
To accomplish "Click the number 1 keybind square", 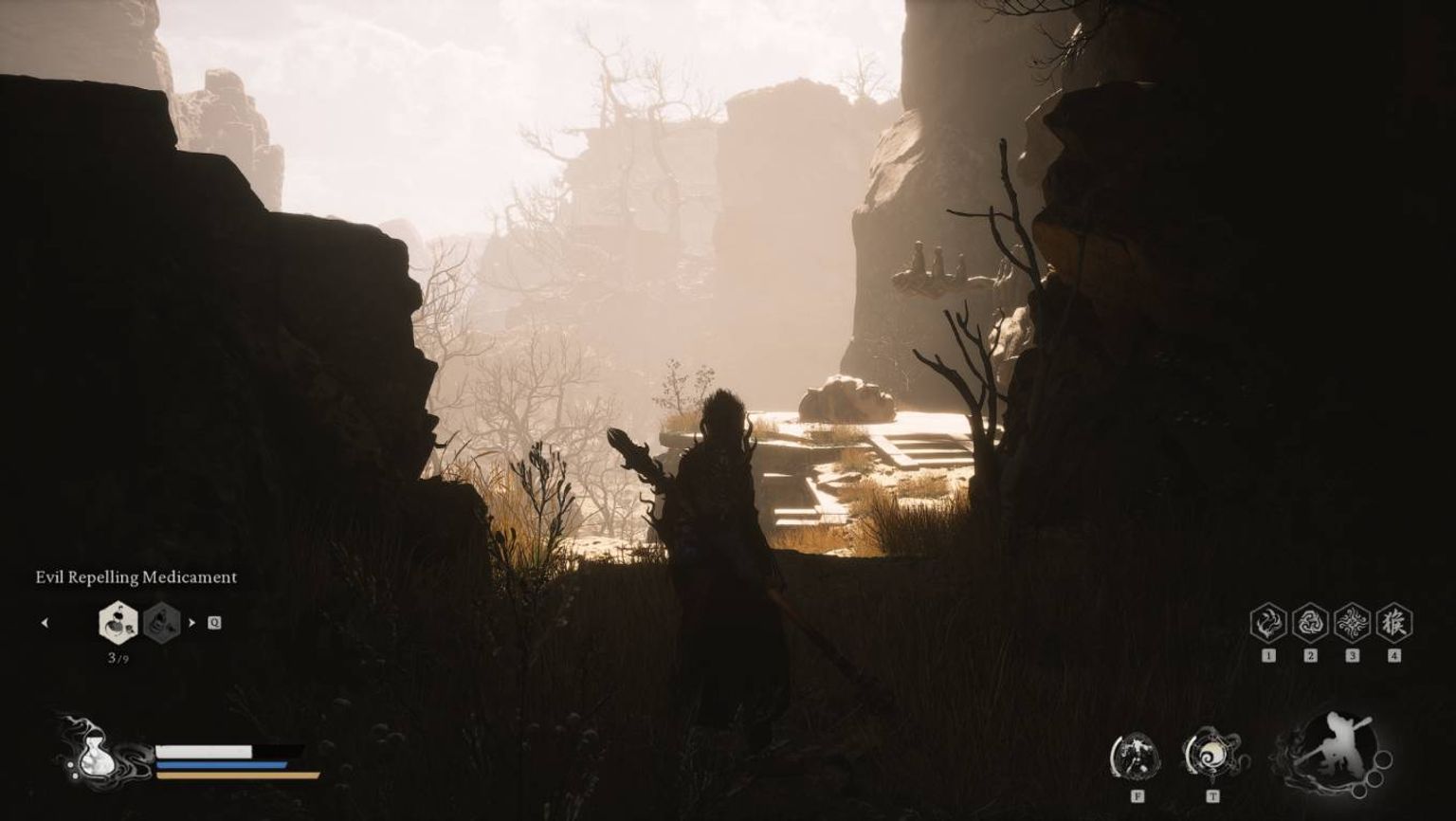I will [x=1267, y=655].
